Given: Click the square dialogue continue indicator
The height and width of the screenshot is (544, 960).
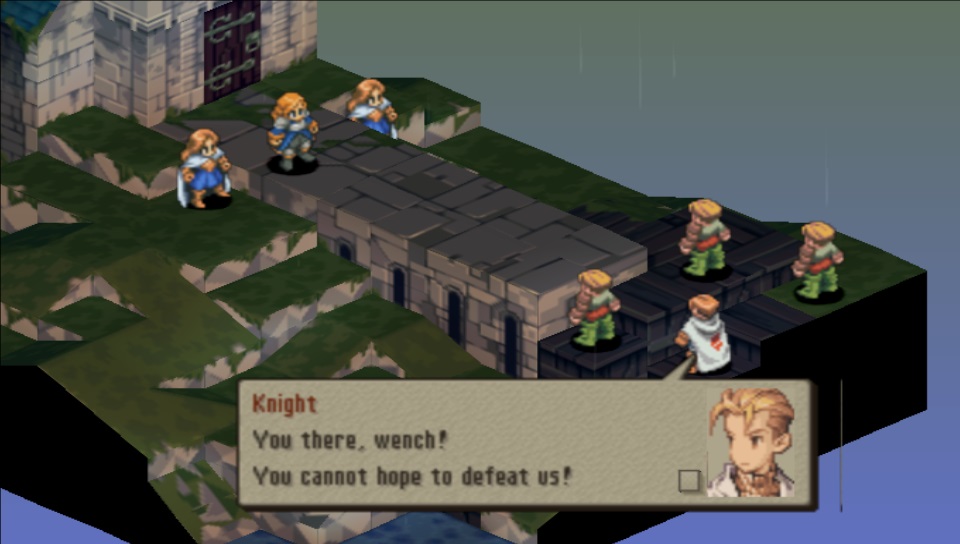Looking at the screenshot, I should pos(689,480).
